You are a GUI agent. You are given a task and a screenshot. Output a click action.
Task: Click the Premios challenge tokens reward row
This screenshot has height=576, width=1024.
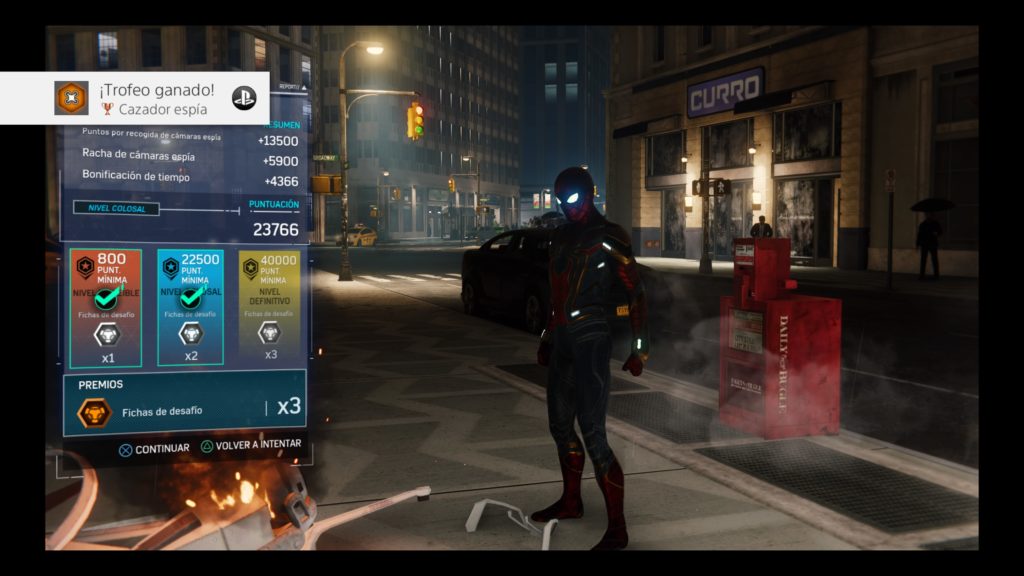tap(185, 402)
